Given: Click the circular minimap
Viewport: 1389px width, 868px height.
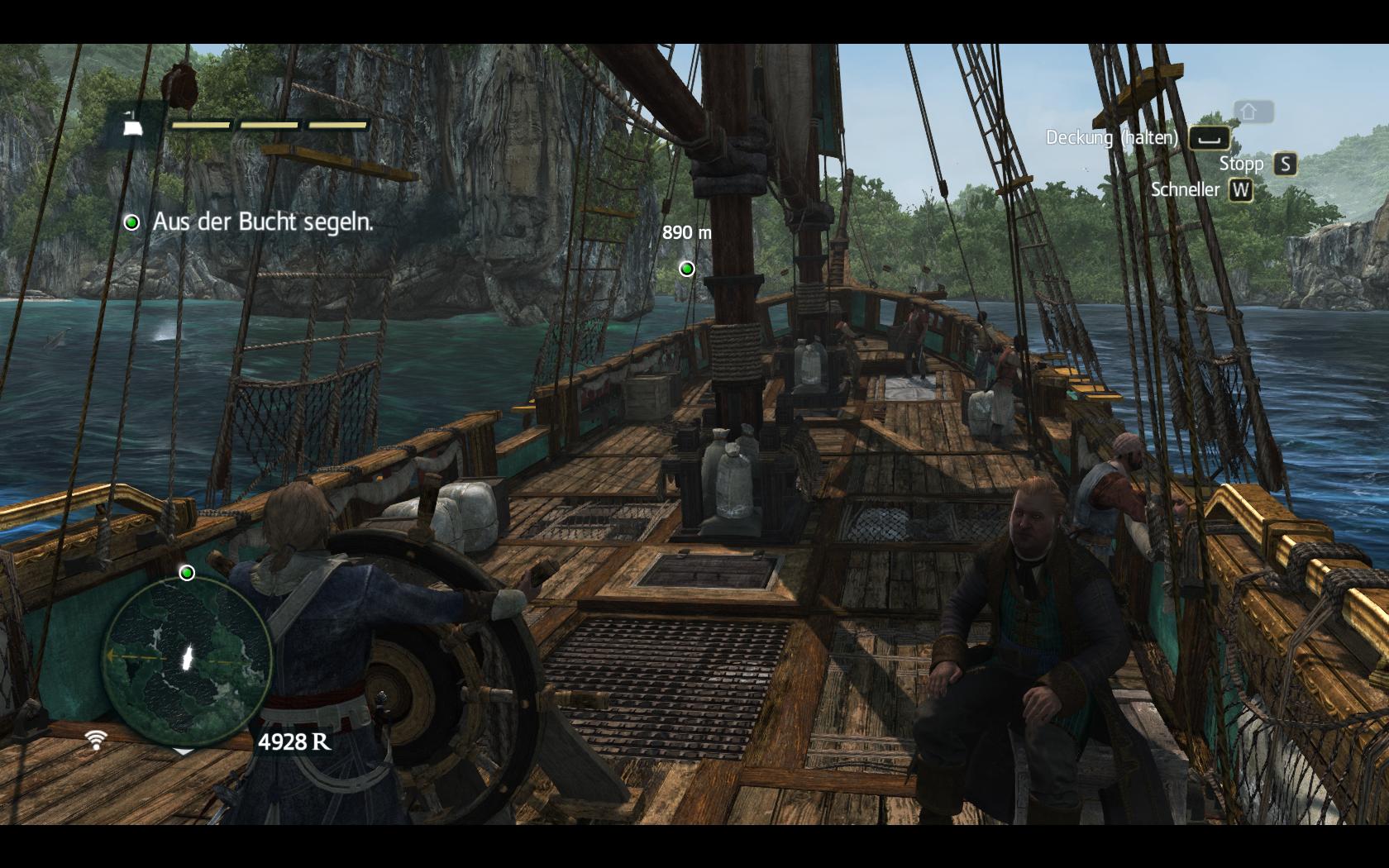Looking at the screenshot, I should [188, 659].
